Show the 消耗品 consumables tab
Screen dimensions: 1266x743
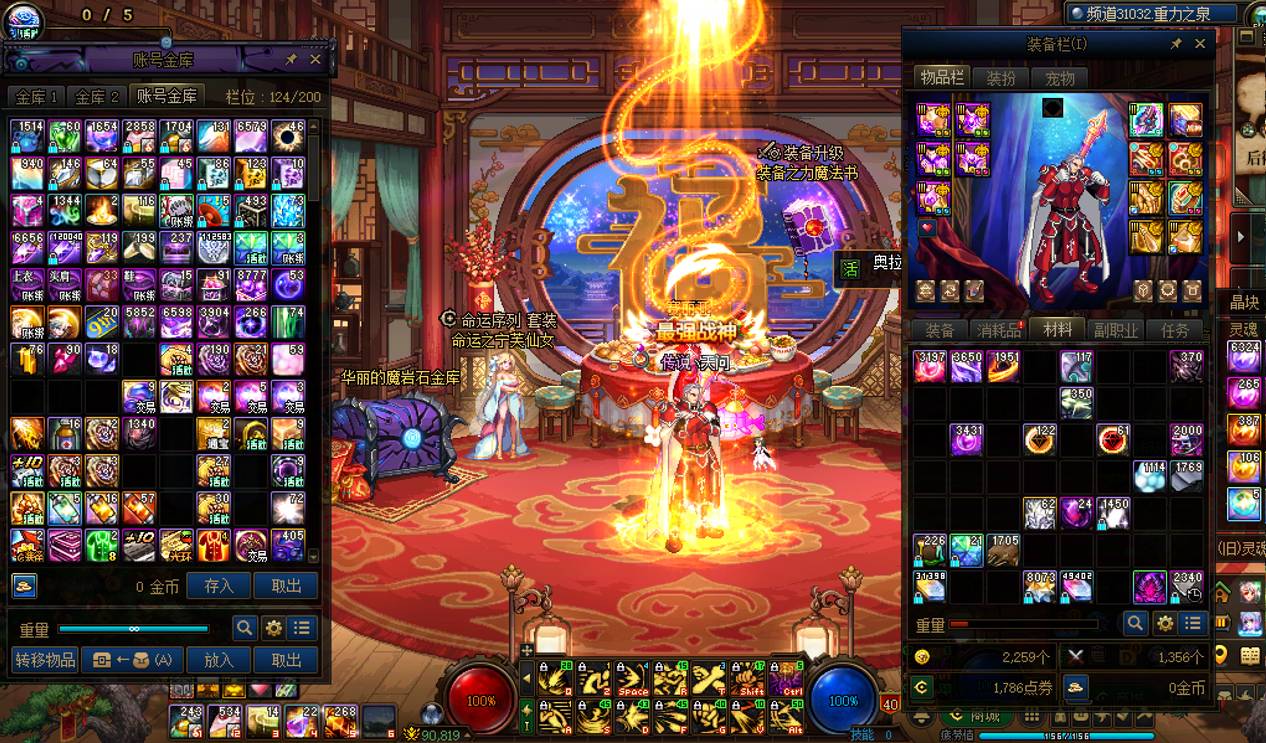[998, 330]
